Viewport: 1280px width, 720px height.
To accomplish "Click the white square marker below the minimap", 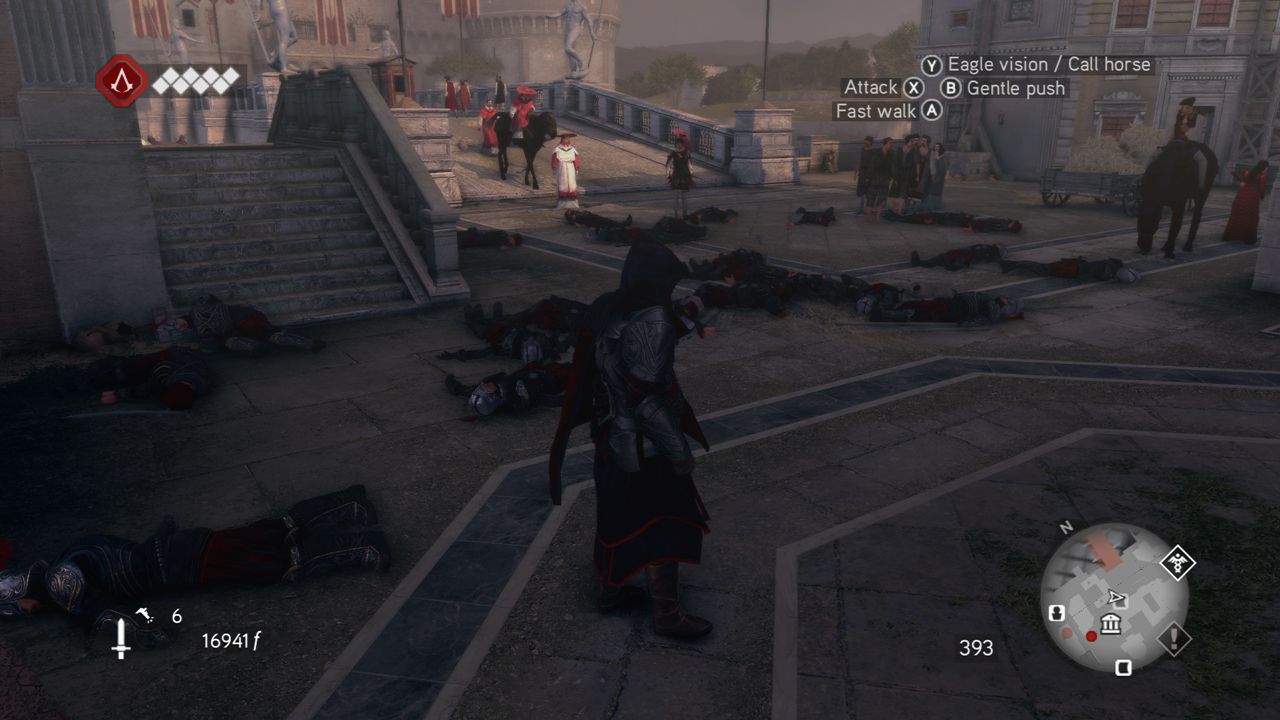I will pyautogui.click(x=1123, y=667).
